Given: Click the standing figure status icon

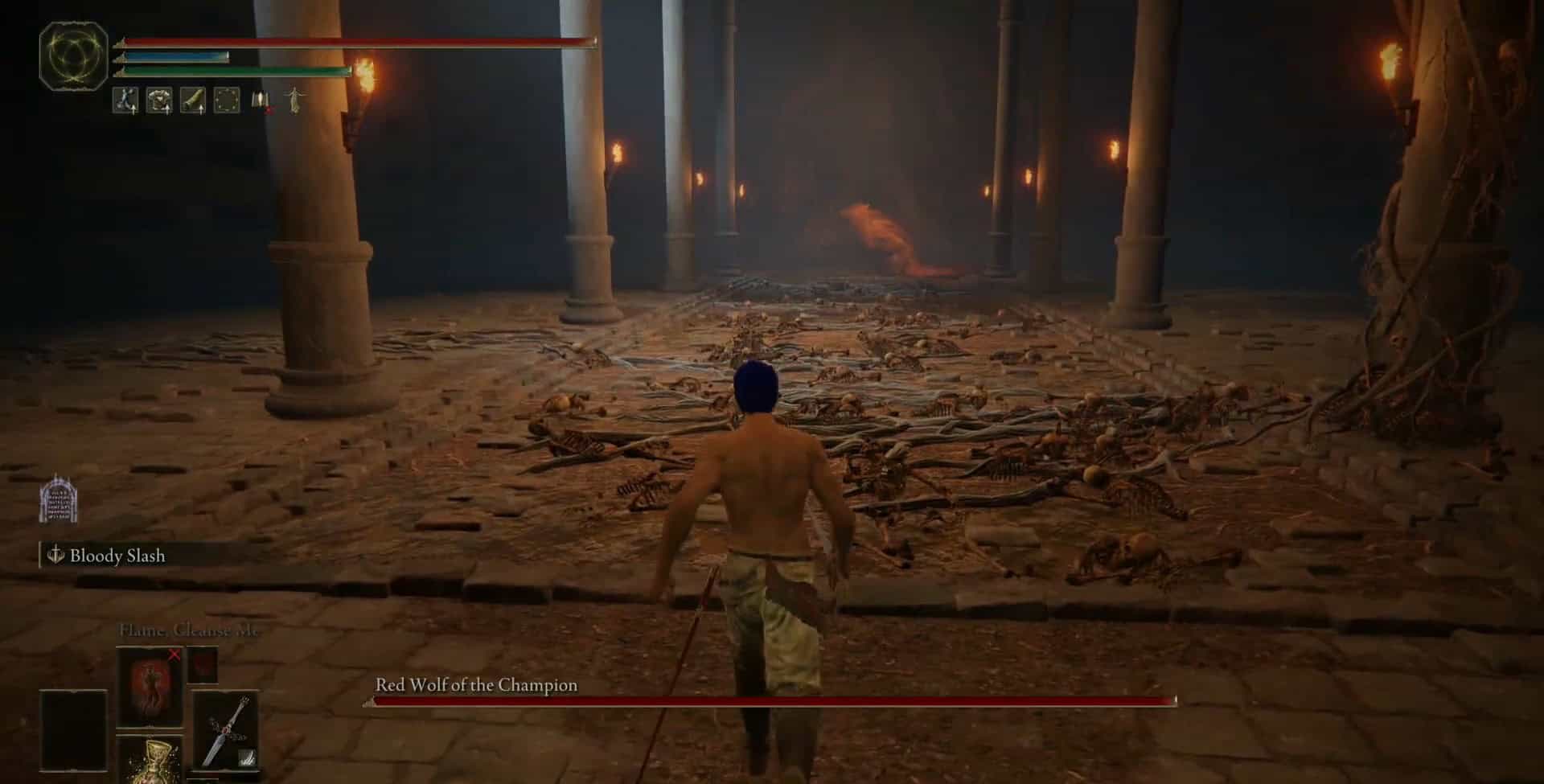Looking at the screenshot, I should [296, 101].
